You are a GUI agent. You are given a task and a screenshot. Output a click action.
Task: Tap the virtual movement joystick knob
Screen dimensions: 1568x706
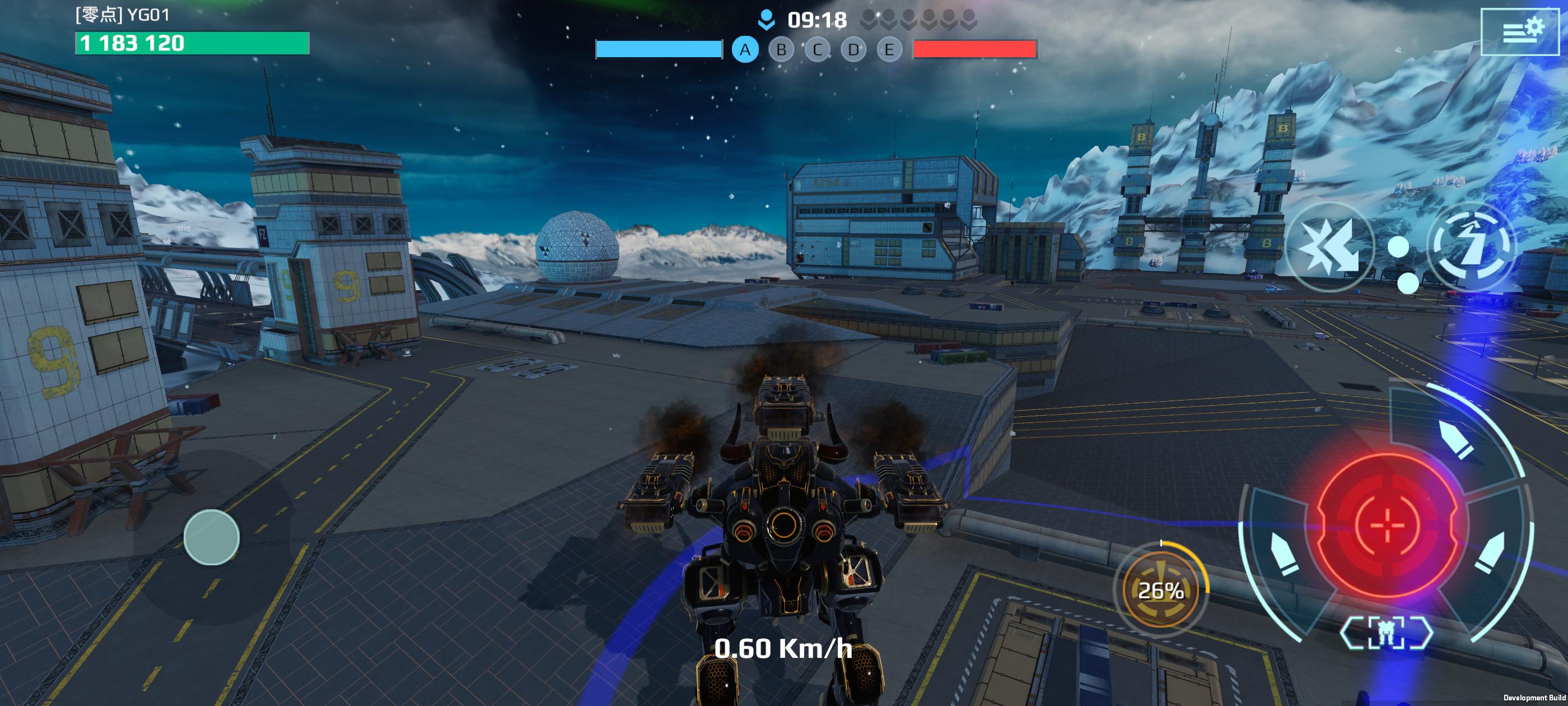[211, 537]
